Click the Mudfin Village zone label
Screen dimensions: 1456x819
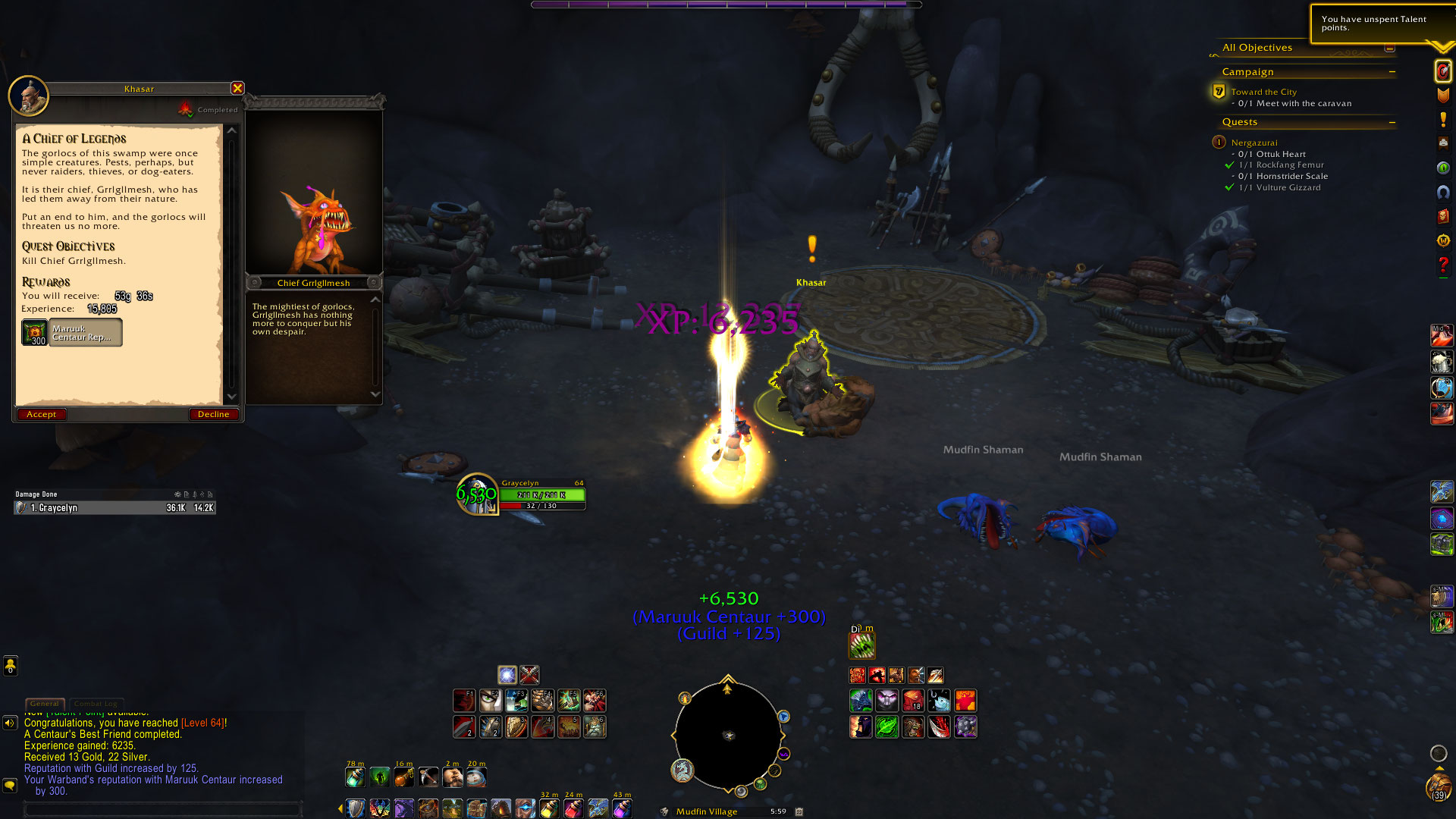(x=706, y=811)
